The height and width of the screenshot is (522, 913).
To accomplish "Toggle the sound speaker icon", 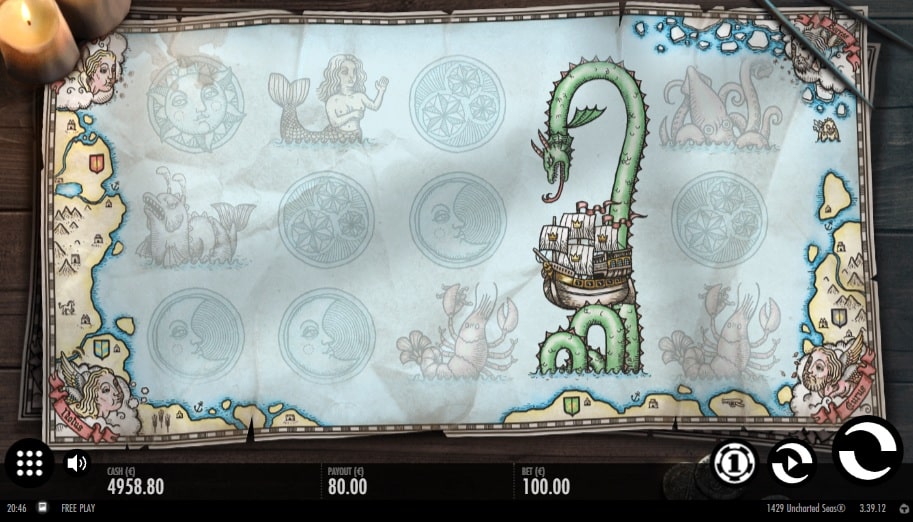I will [x=76, y=463].
